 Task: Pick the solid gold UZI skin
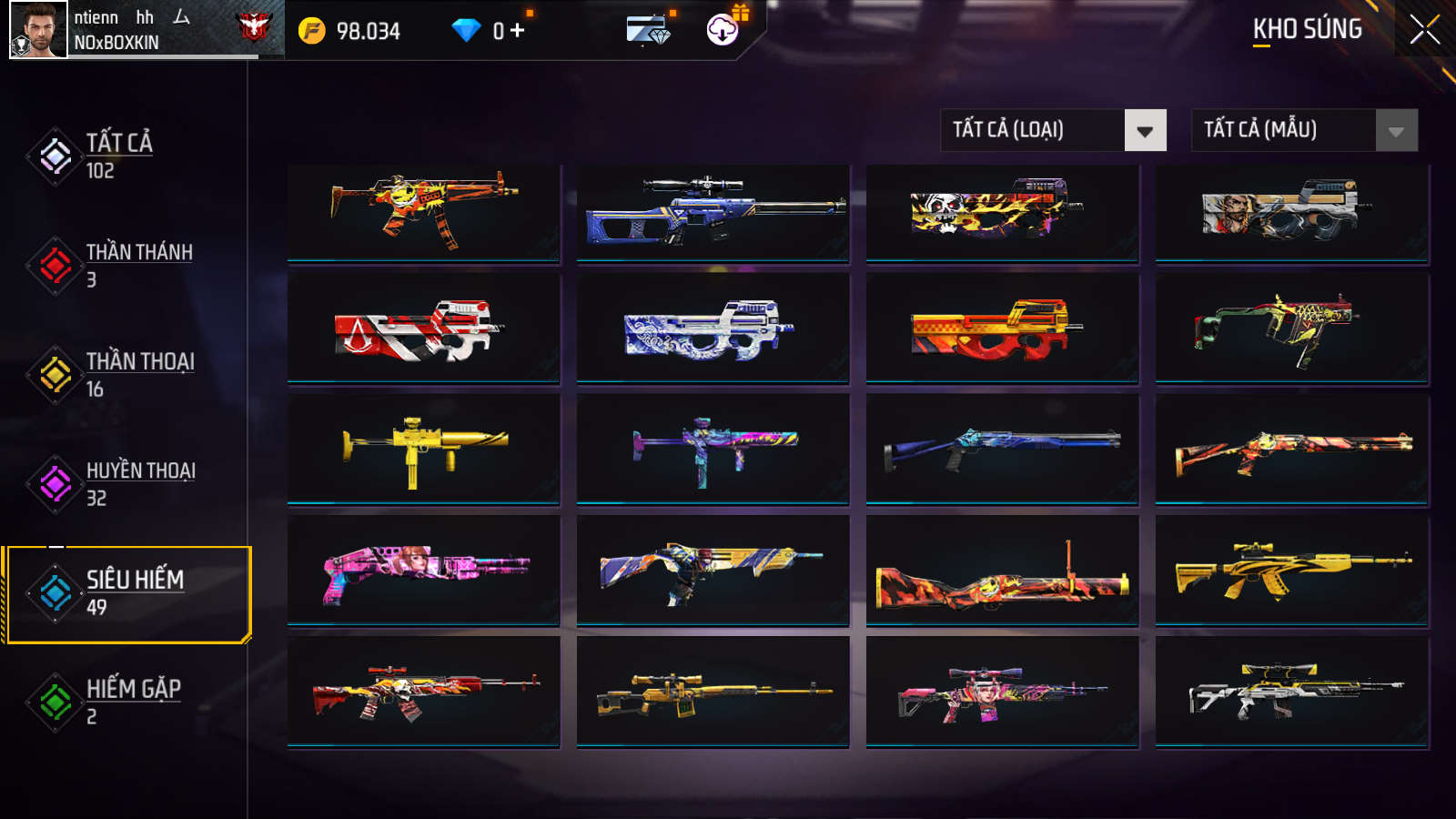click(x=423, y=449)
